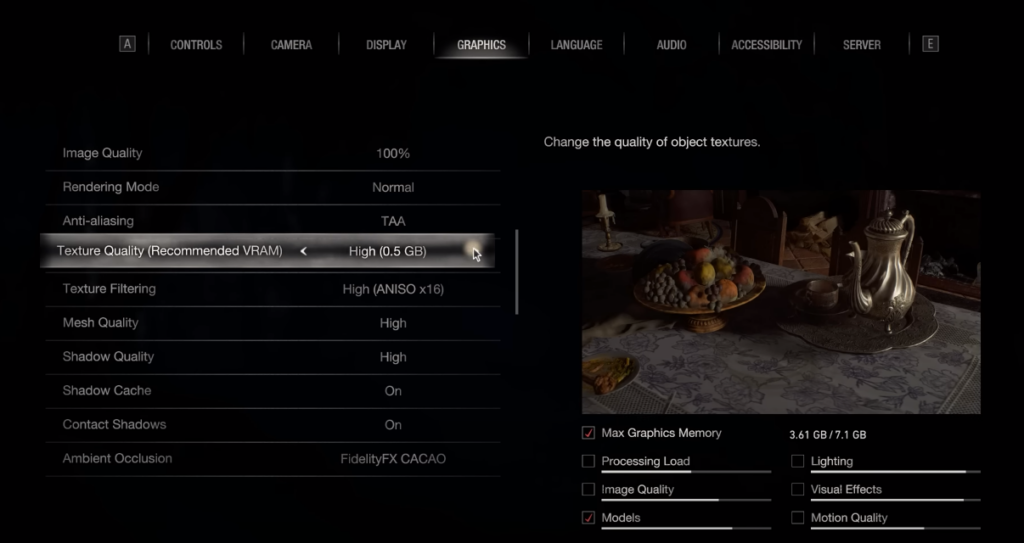Uncheck the Models checkbox

[588, 518]
